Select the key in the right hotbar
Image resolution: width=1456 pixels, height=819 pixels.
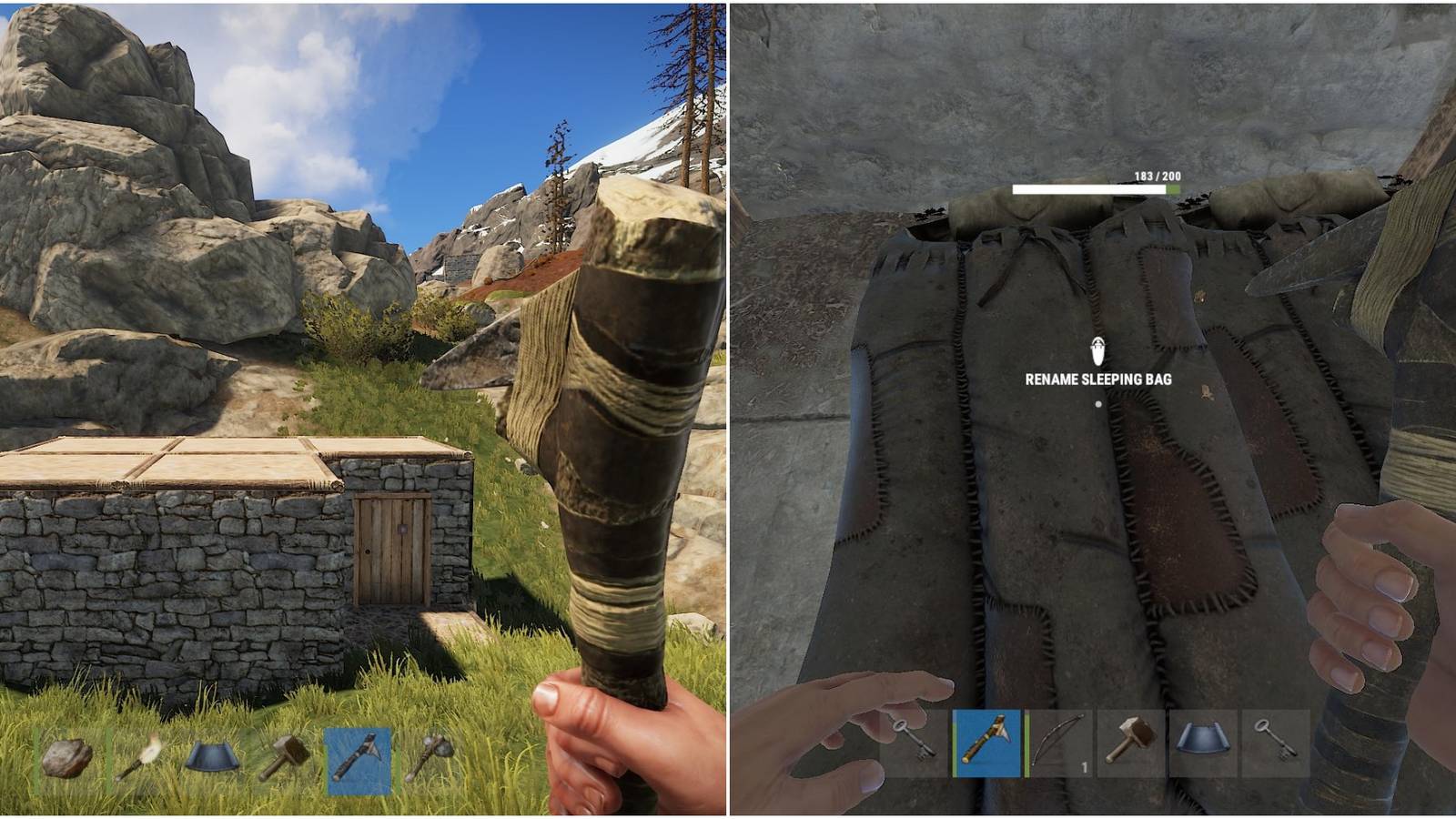pyautogui.click(x=921, y=751)
